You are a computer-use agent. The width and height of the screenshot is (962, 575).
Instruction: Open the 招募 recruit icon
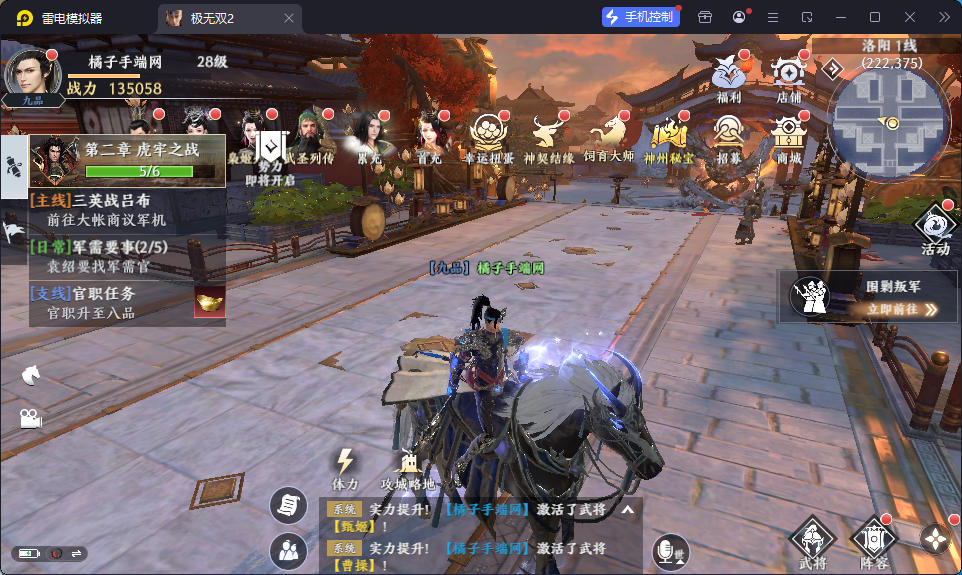click(729, 137)
